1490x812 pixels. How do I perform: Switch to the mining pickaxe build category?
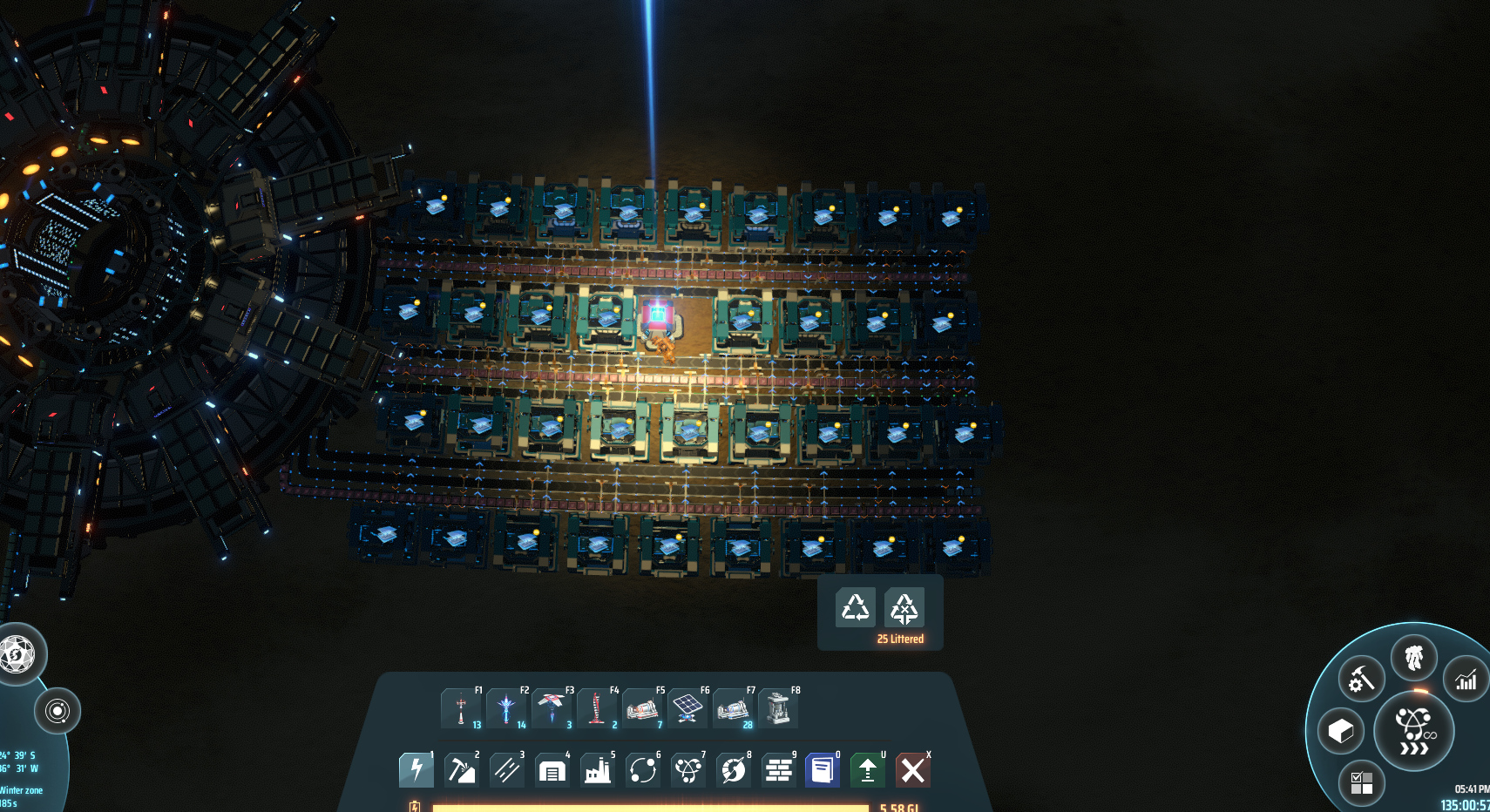pyautogui.click(x=461, y=770)
